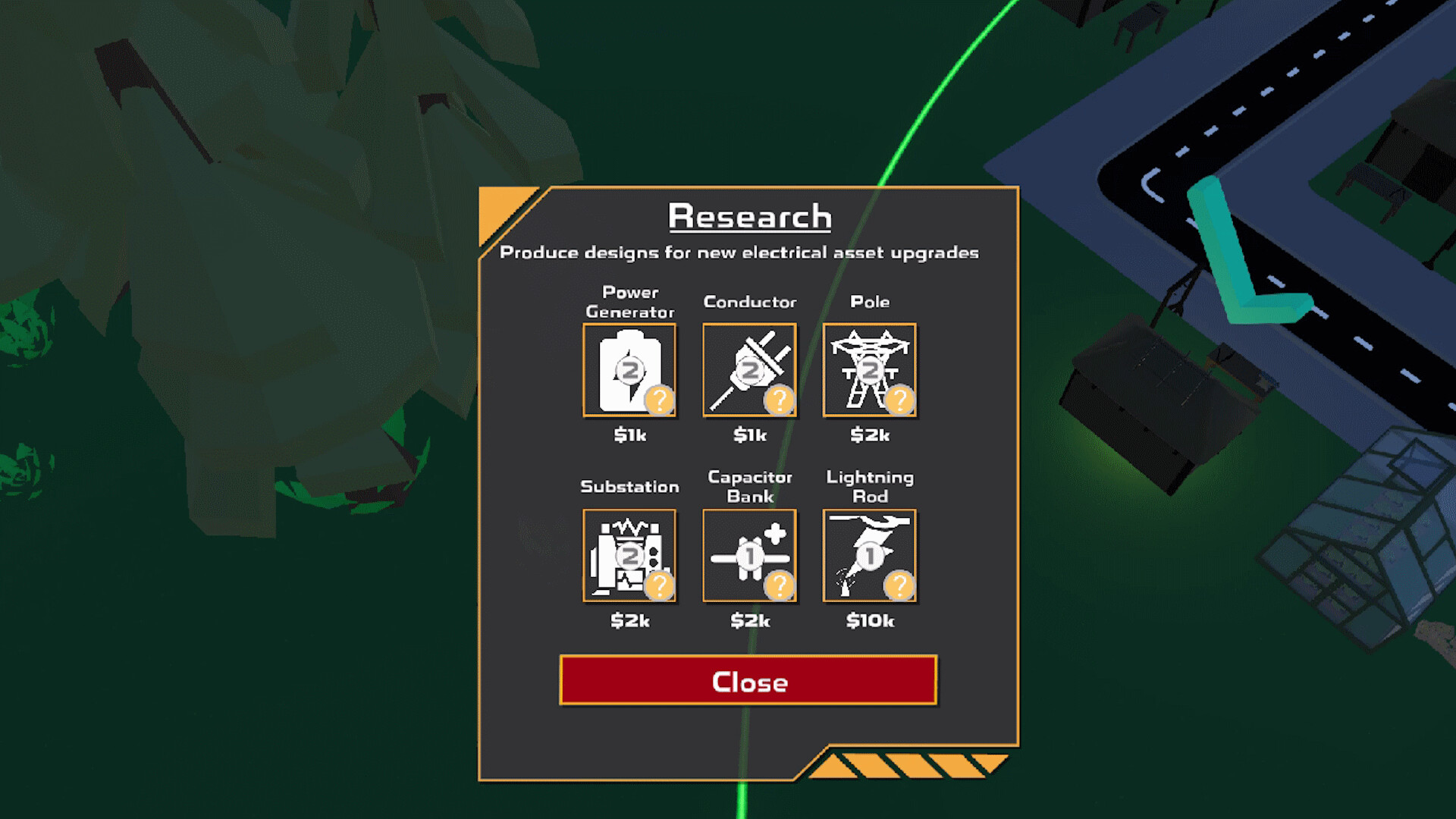Expand Pole upgrade details via question mark
The height and width of the screenshot is (819, 1456).
coord(901,402)
